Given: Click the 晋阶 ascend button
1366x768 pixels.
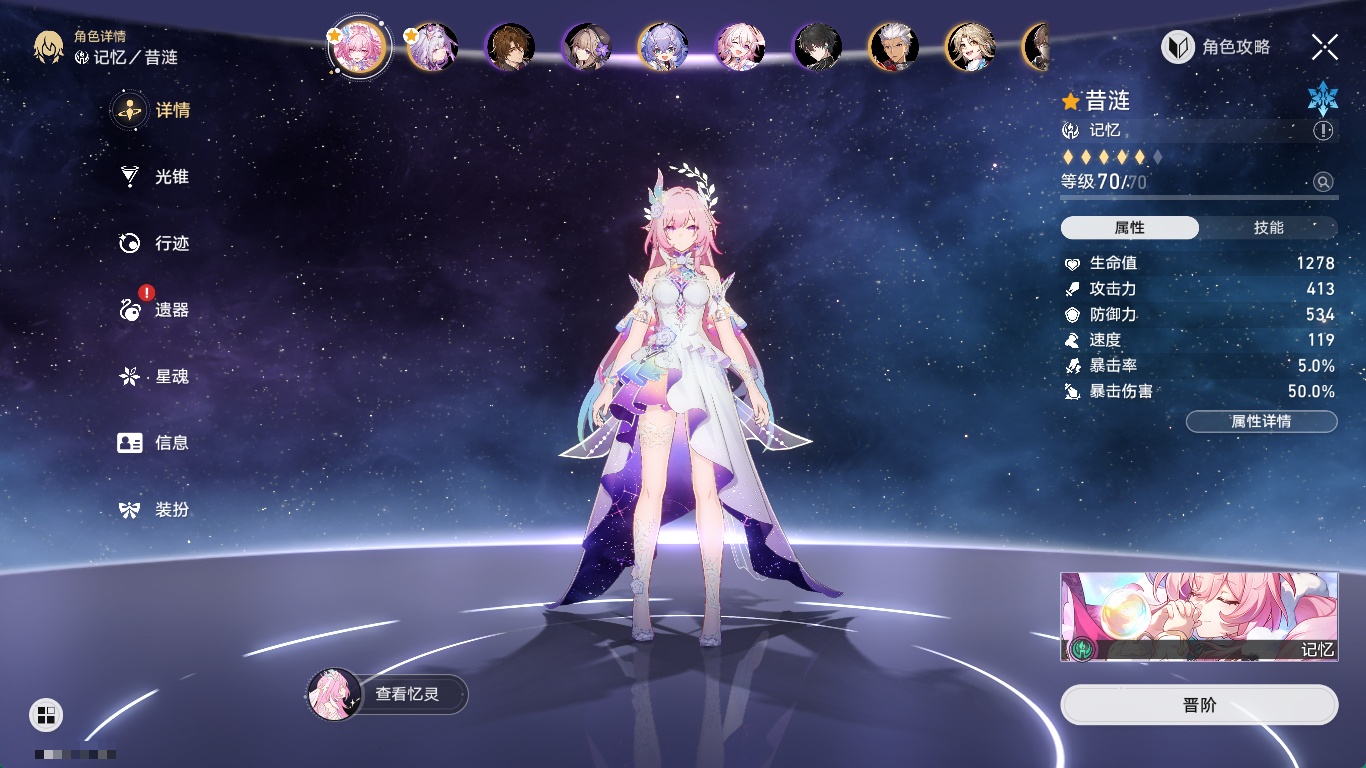Looking at the screenshot, I should point(1199,705).
